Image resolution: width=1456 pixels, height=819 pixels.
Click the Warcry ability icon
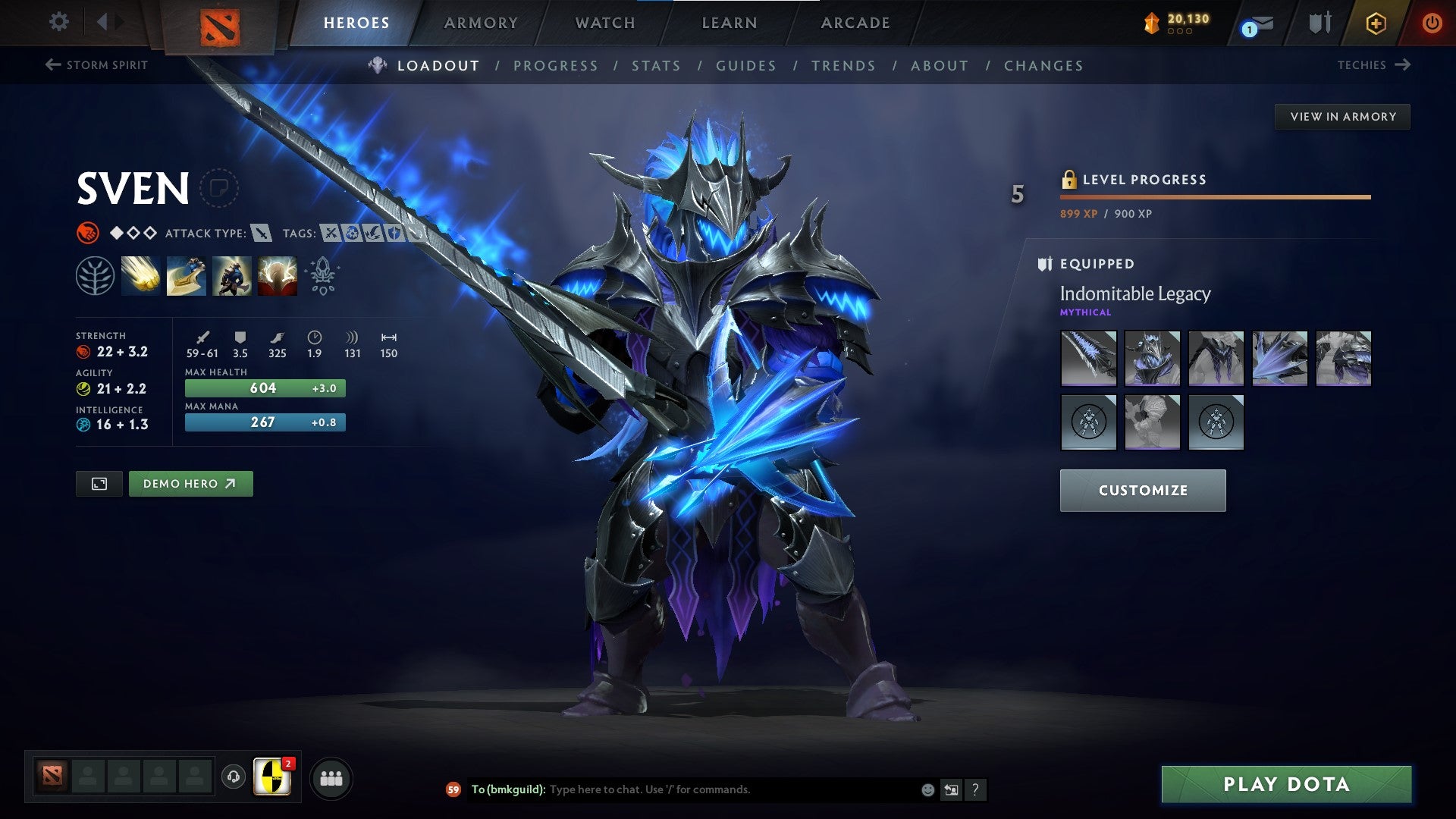[x=232, y=275]
